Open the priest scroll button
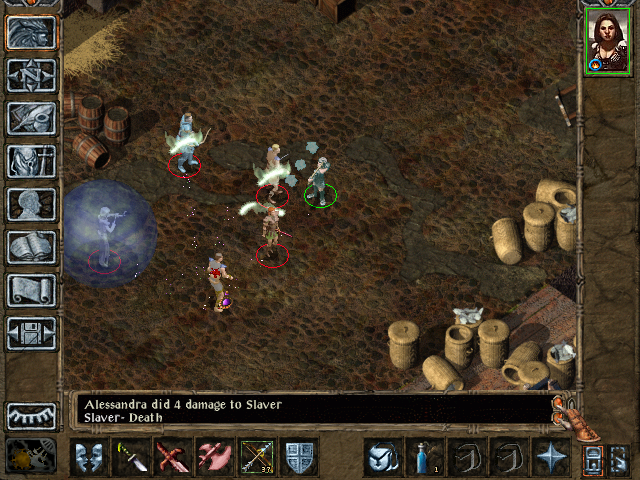640x480 pixels. coord(31,290)
